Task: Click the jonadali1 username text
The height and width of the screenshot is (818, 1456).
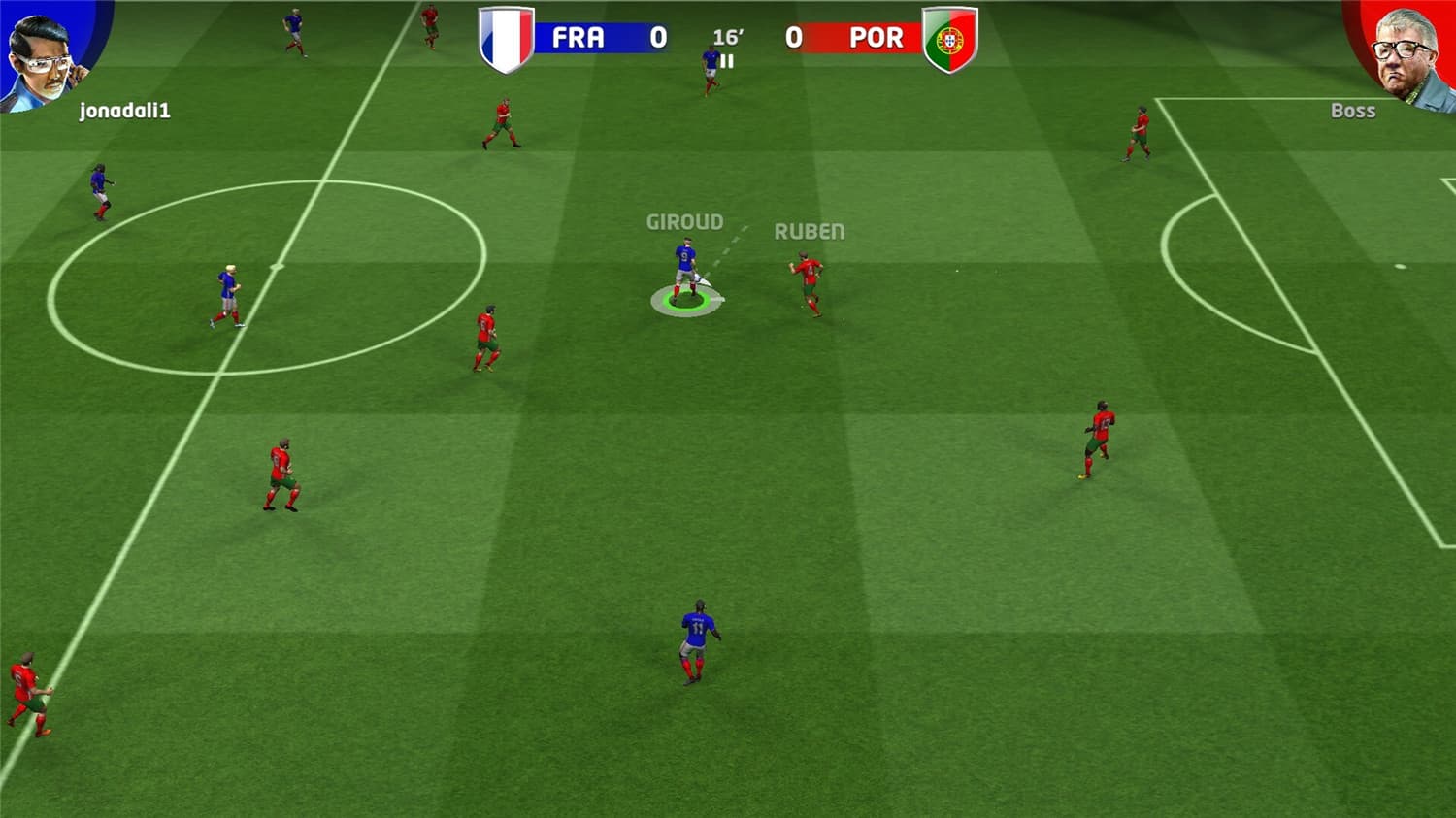Action: click(x=122, y=111)
